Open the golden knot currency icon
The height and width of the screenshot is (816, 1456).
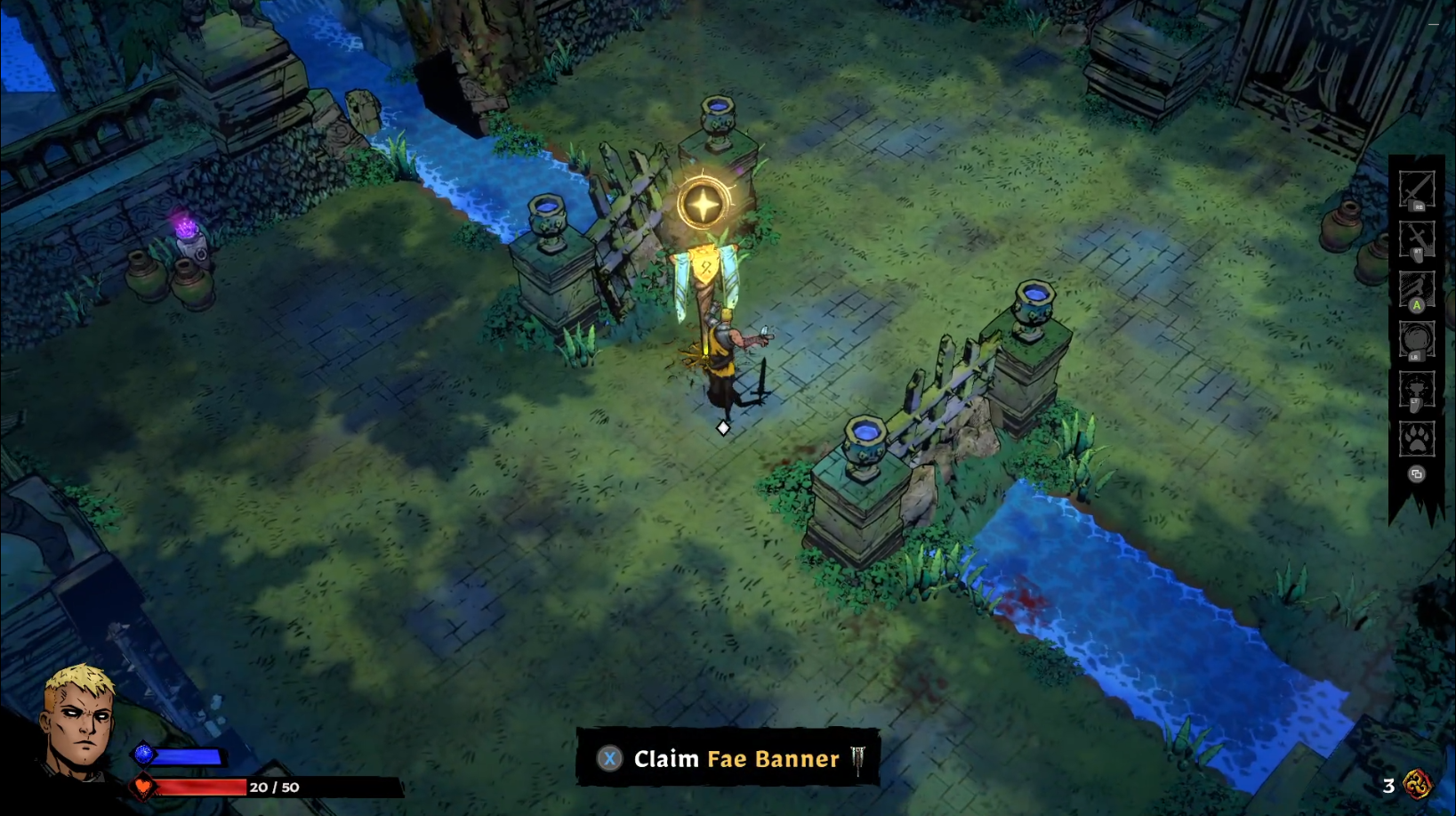[x=1418, y=784]
